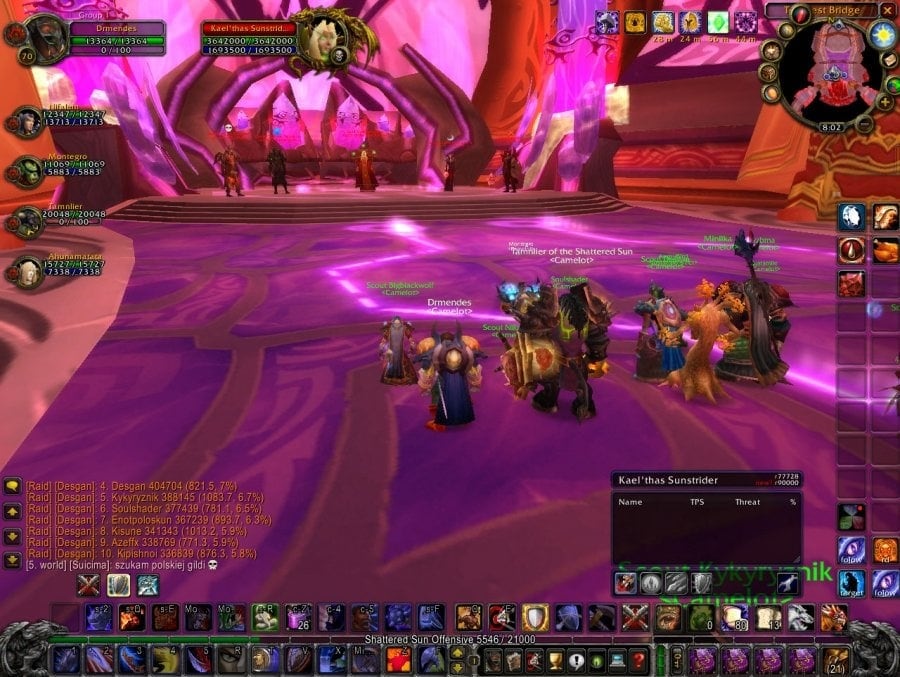Click the green gem buff icon
Viewport: 900px width, 677px height.
(718, 22)
